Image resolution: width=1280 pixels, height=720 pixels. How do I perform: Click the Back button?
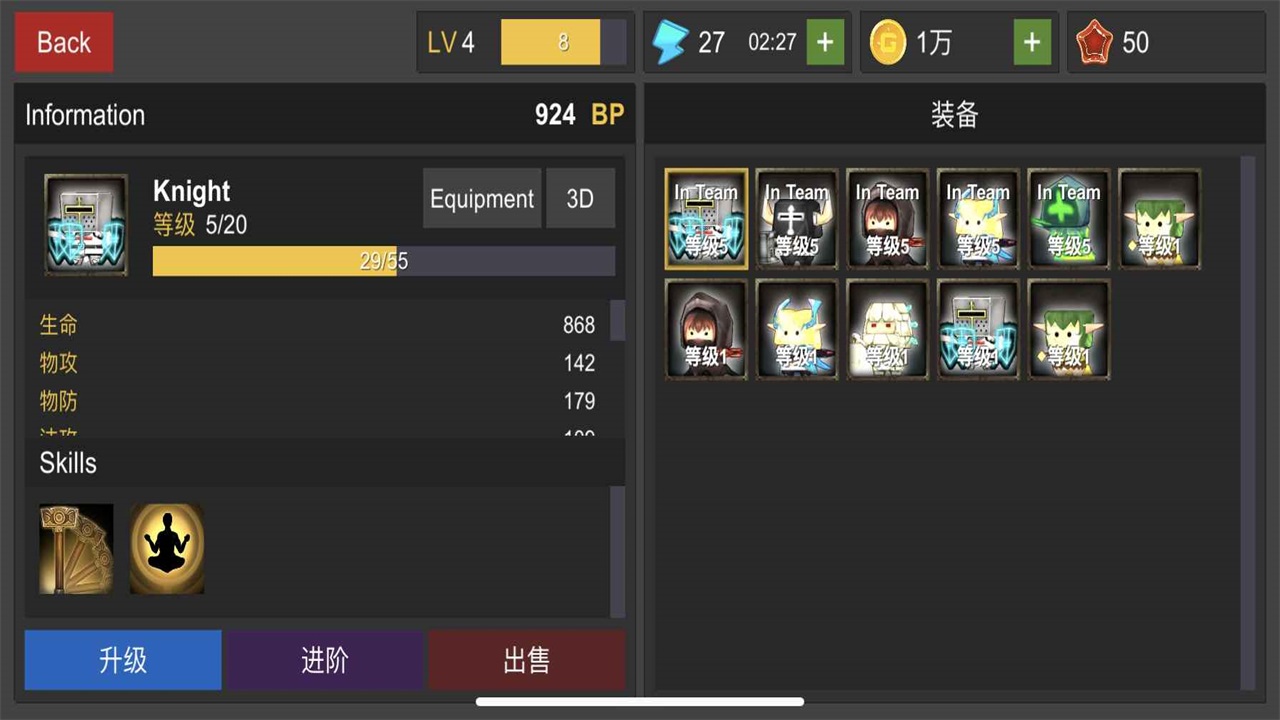tap(63, 42)
